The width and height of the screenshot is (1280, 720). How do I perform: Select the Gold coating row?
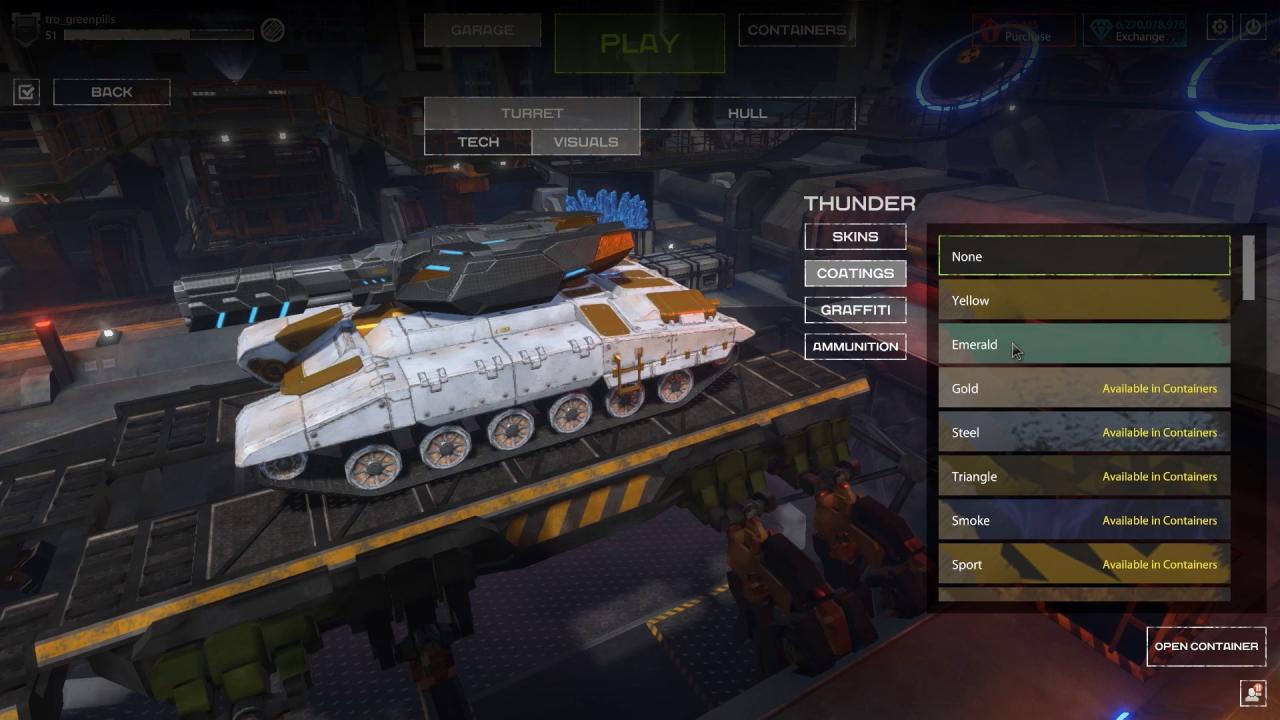click(x=1084, y=388)
